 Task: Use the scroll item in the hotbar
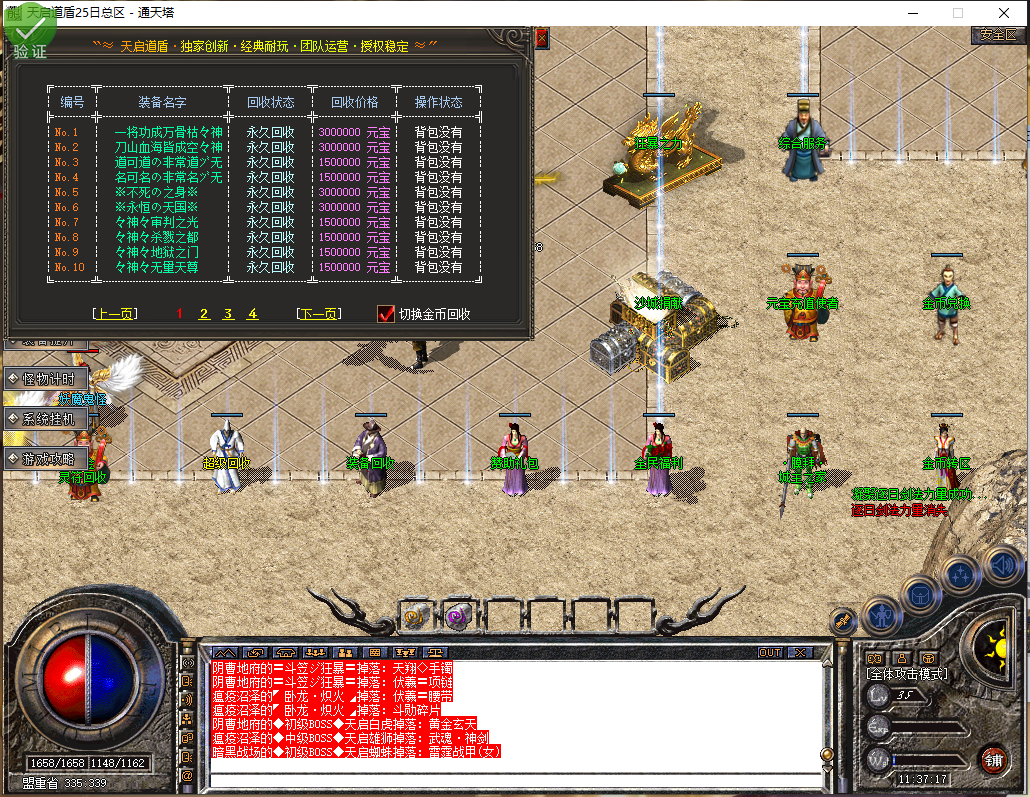coord(415,616)
